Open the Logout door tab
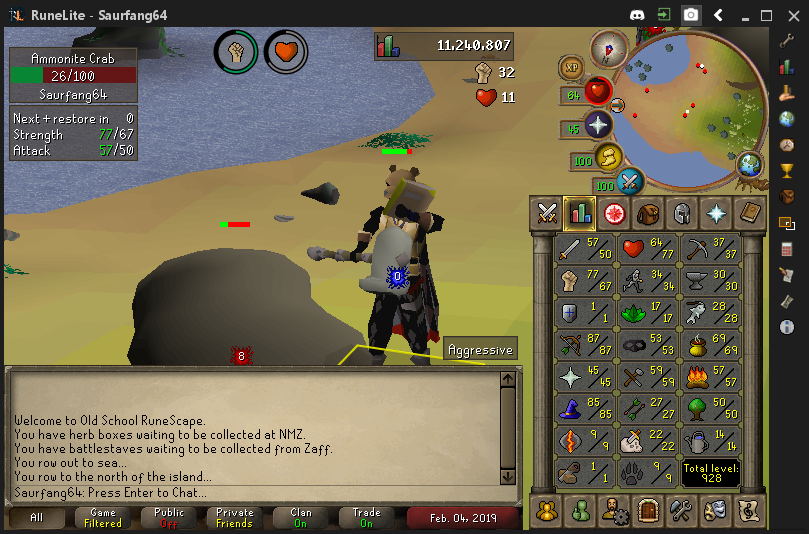This screenshot has height=534, width=809. coord(648,510)
